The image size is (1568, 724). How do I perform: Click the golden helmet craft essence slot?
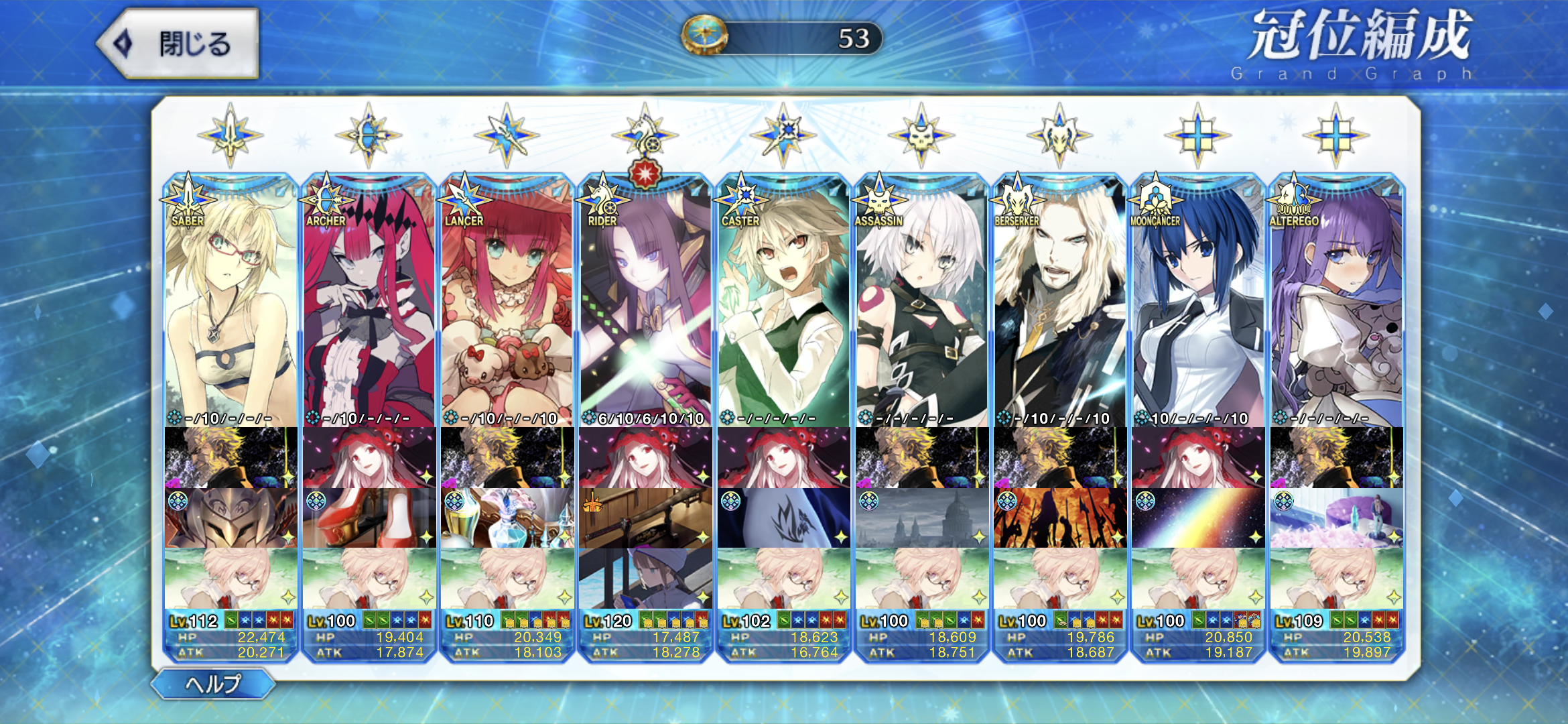231,518
